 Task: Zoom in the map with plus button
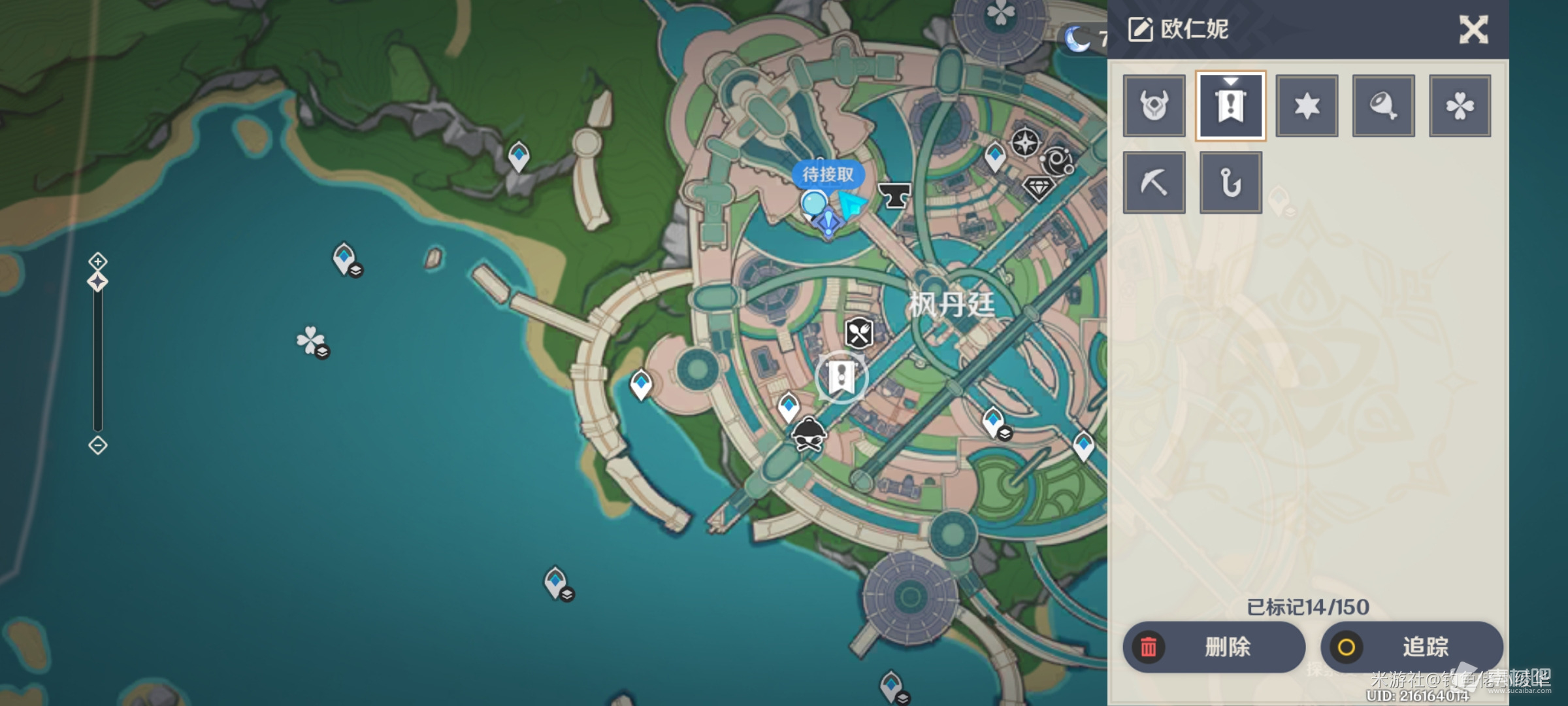point(97,261)
